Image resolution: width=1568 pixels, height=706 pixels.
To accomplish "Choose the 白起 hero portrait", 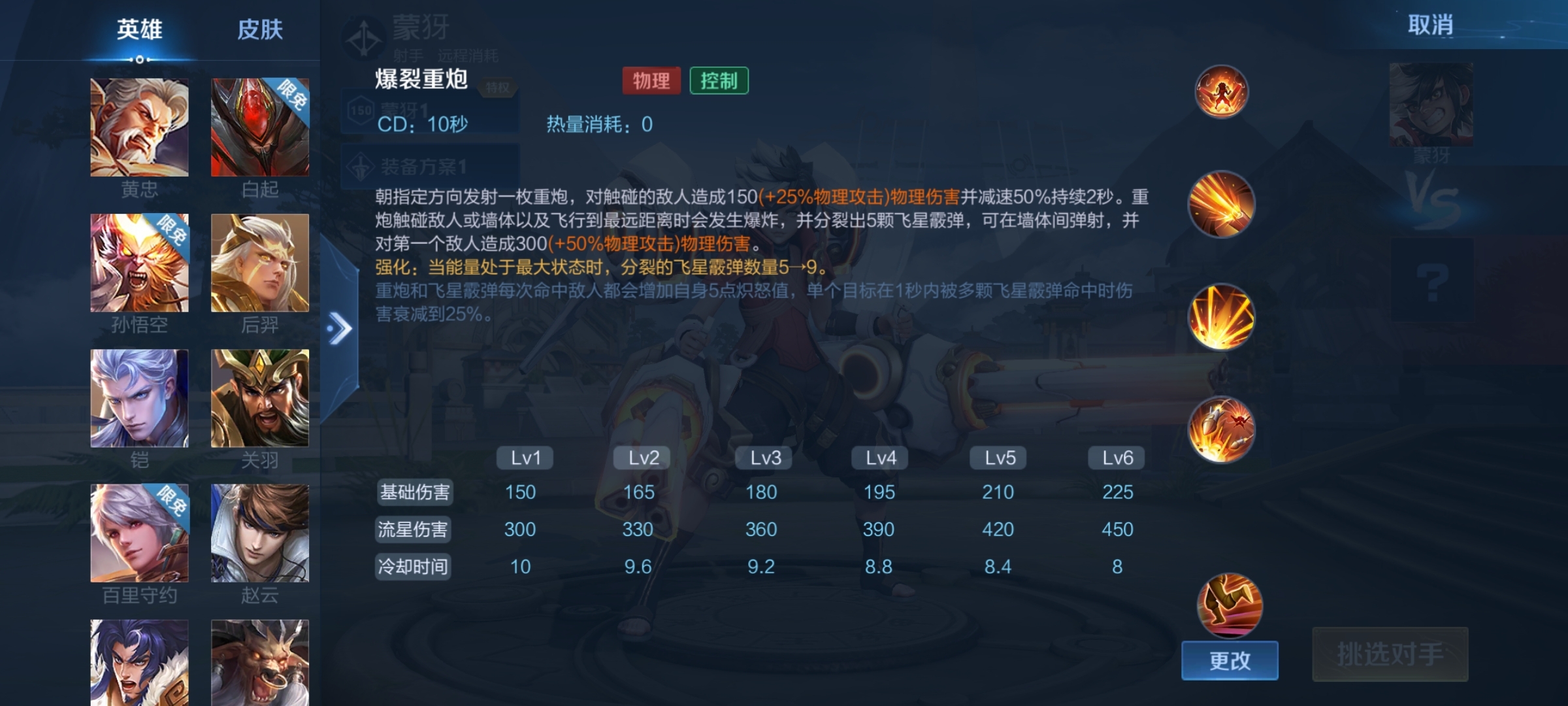I will [259, 127].
